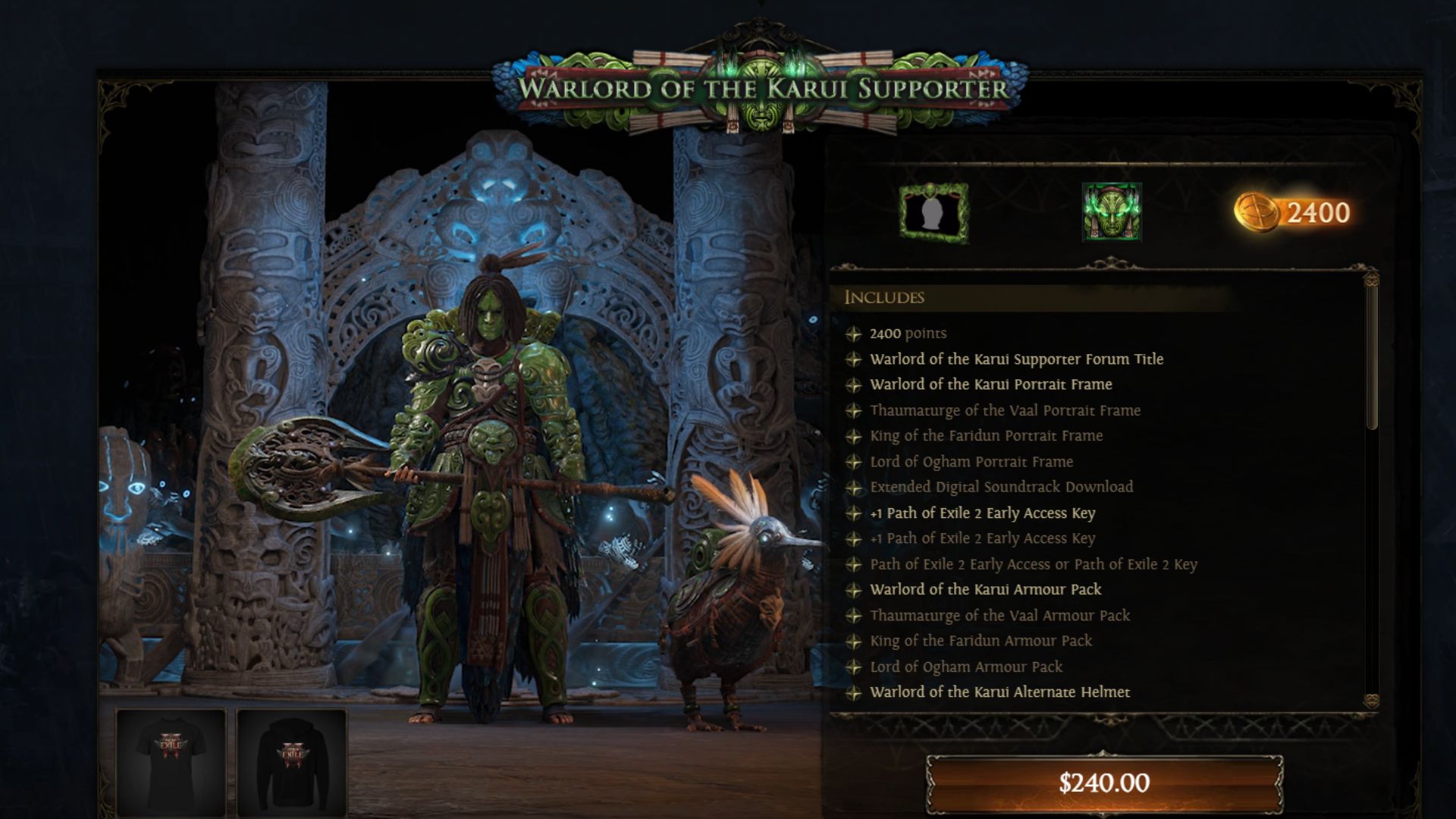Select King of the Faridun Portrait Frame

click(986, 435)
